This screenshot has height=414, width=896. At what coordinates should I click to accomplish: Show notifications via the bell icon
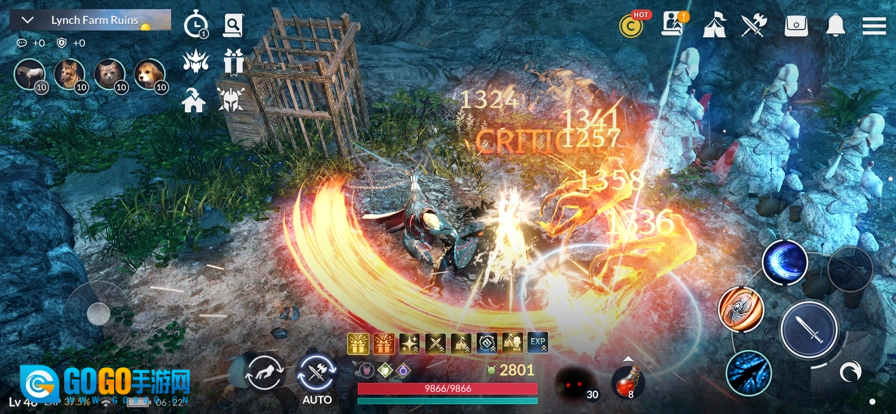836,26
